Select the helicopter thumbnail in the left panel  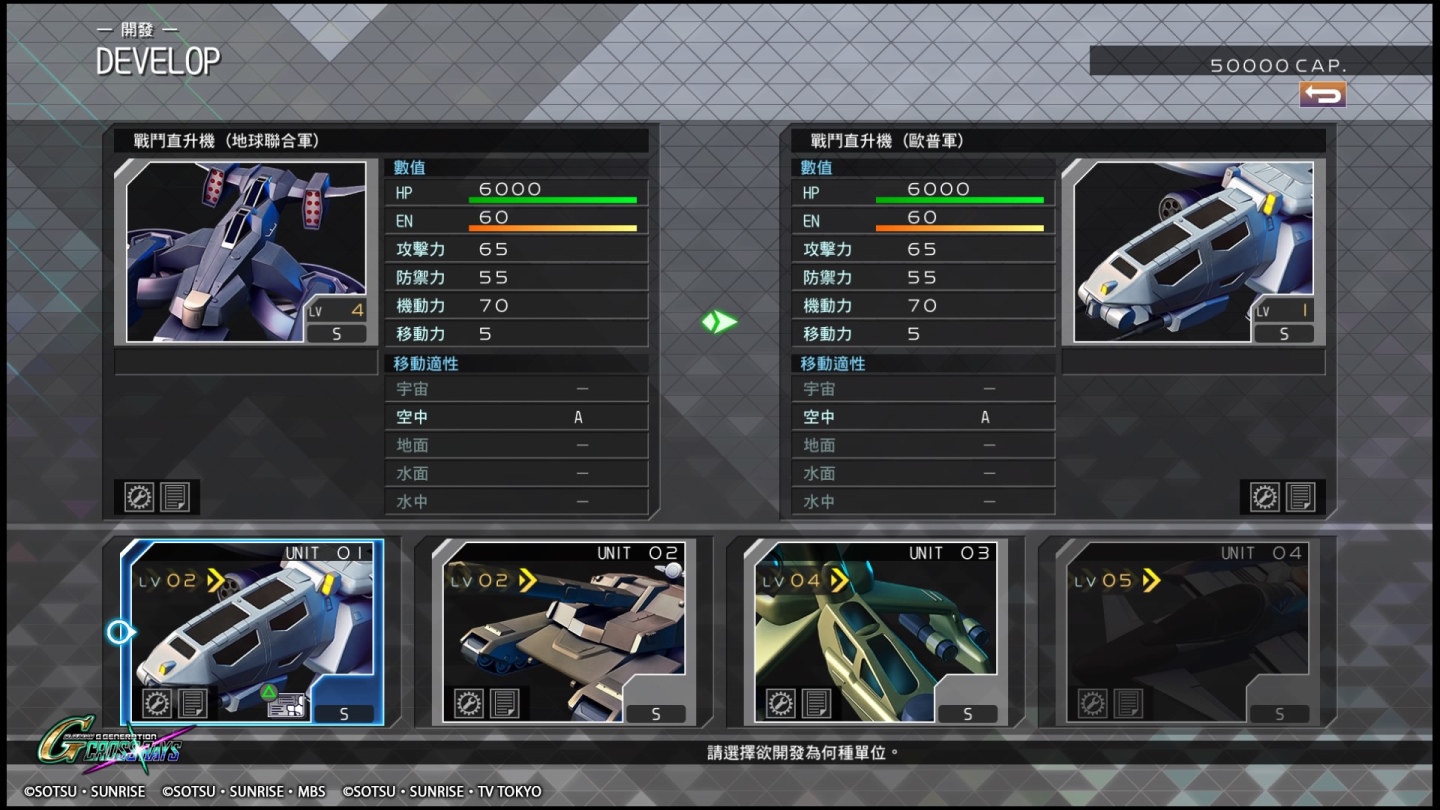point(245,250)
